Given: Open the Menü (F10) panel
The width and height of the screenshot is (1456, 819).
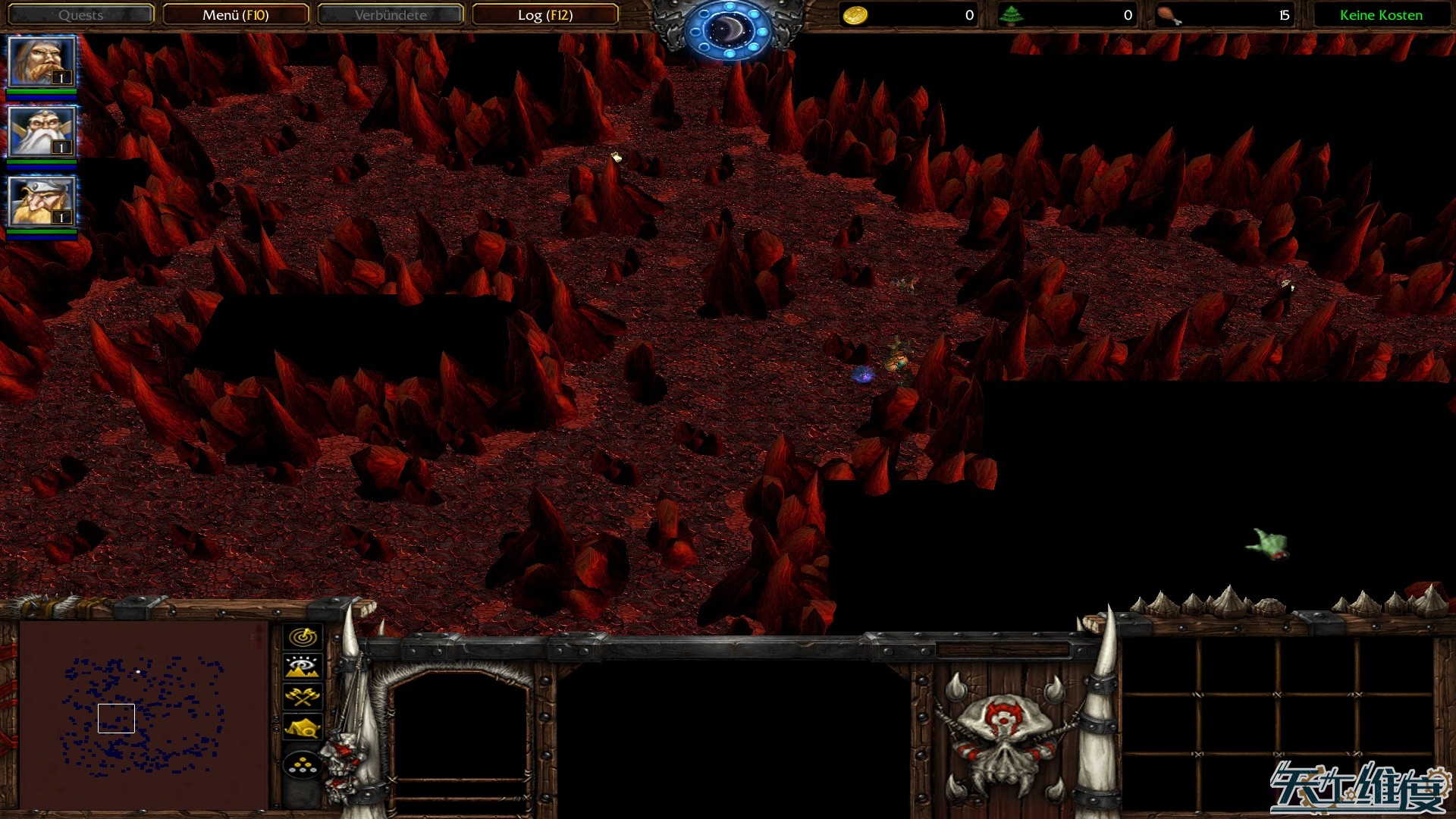Looking at the screenshot, I should 237,14.
